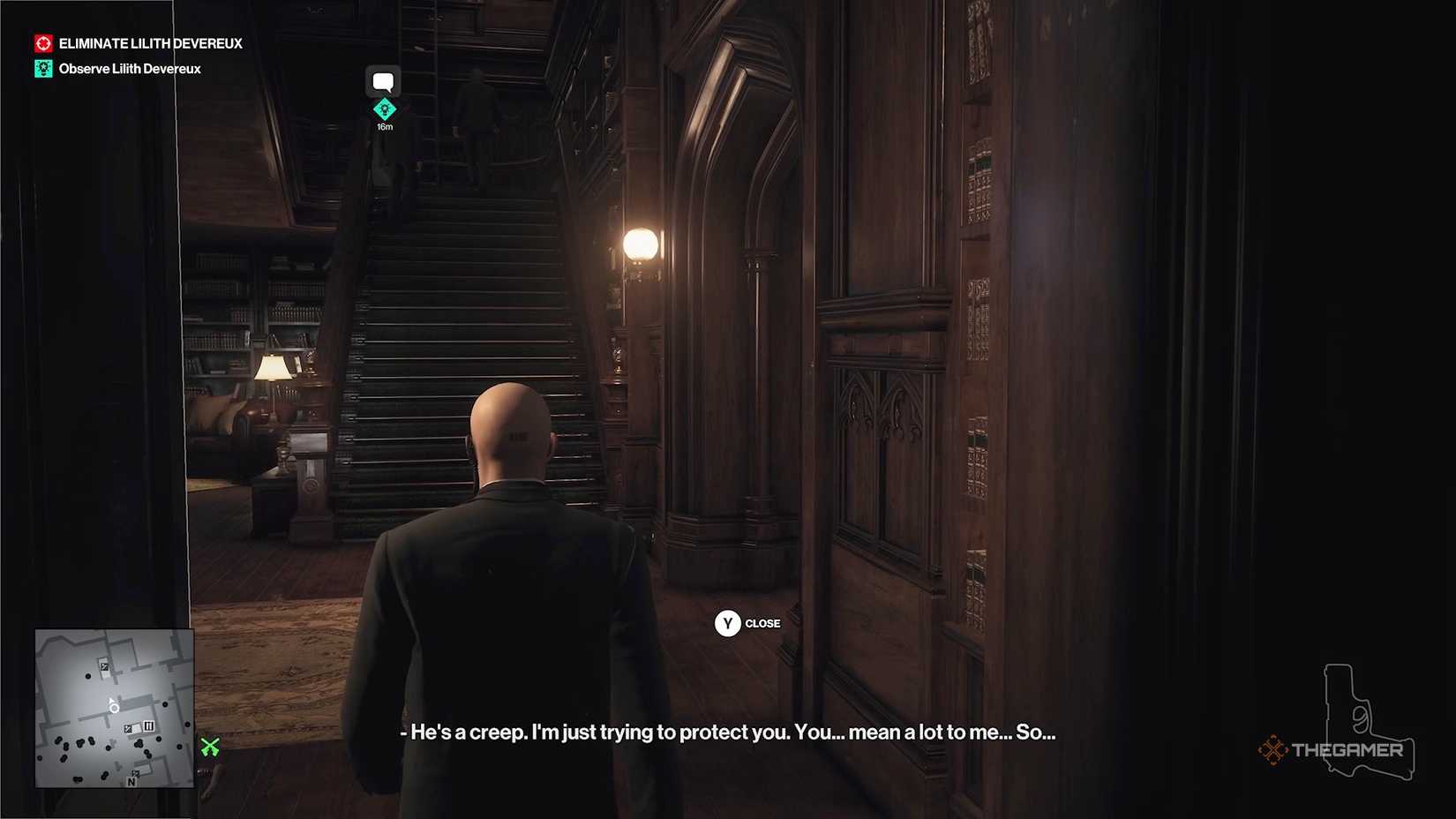
Task: Click the red ELIMINATE objective crosshair icon
Action: tap(41, 42)
